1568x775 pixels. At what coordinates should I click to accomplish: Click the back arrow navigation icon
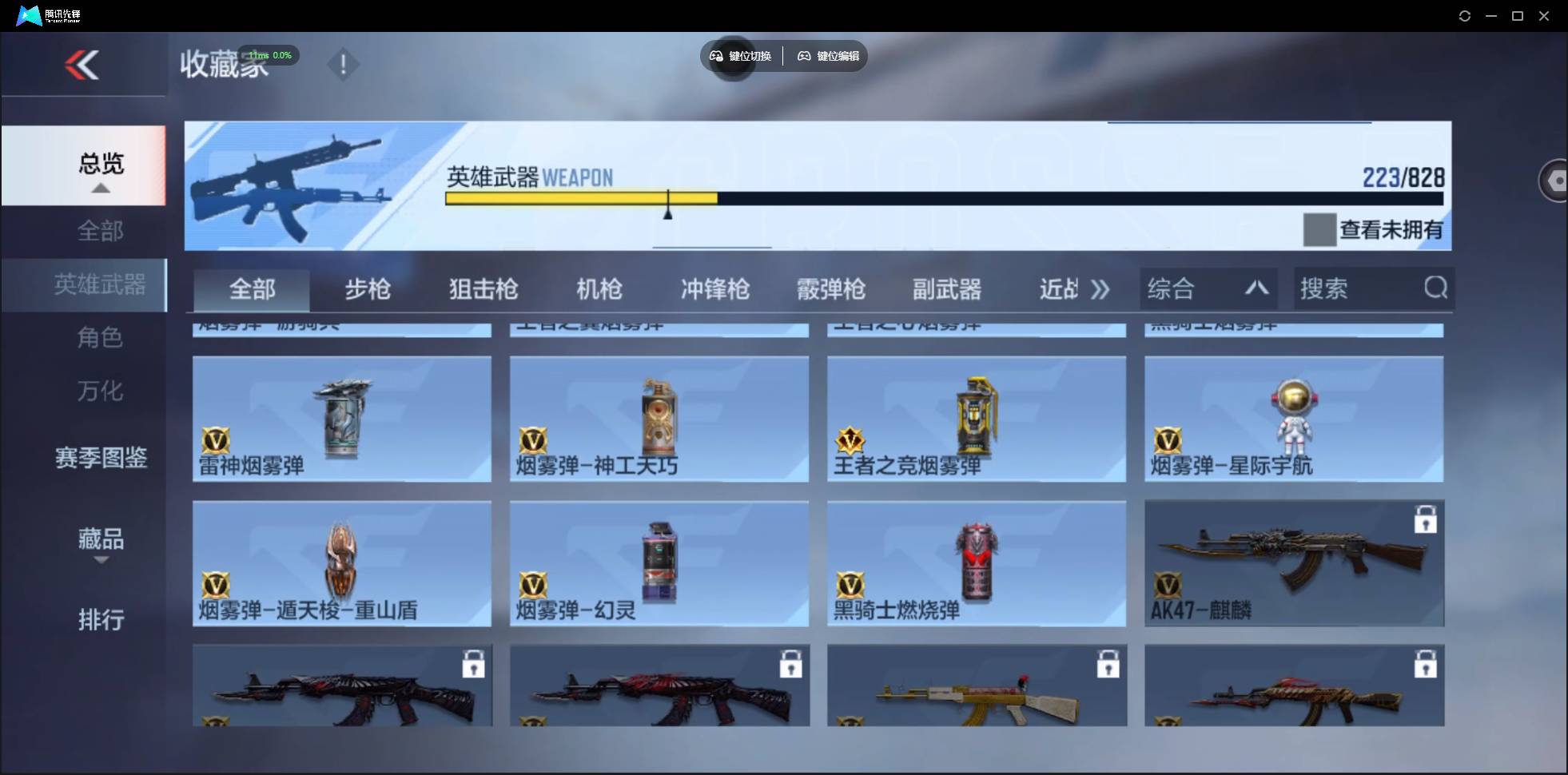[x=84, y=65]
